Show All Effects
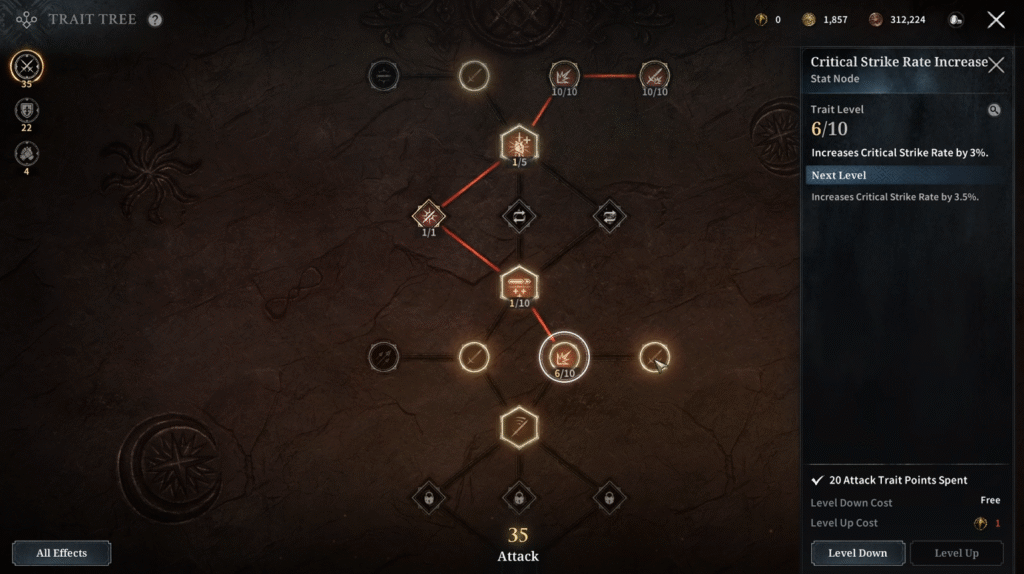 click(61, 553)
